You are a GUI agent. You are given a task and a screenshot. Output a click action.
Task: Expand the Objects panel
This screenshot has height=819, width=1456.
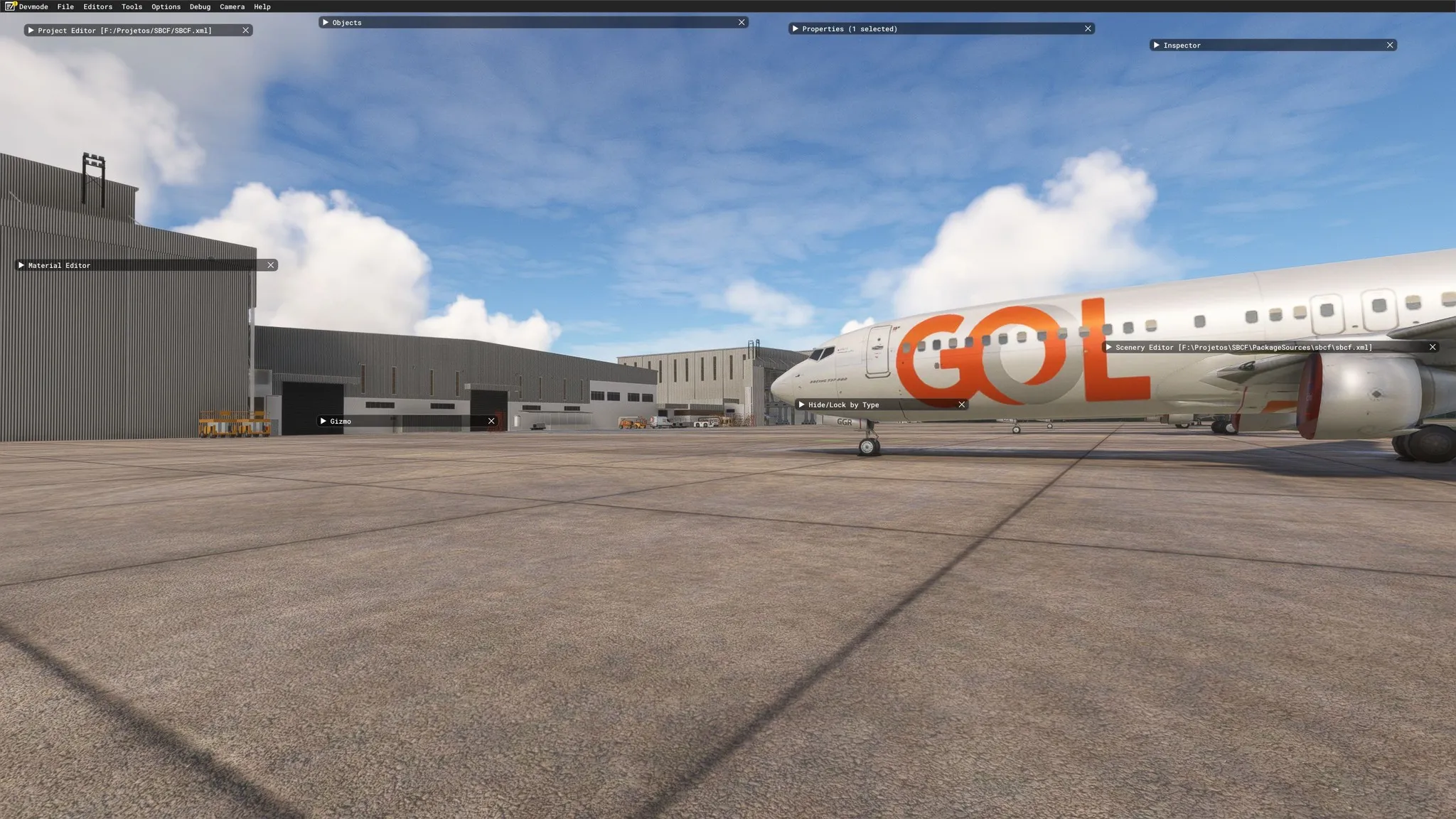326,23
